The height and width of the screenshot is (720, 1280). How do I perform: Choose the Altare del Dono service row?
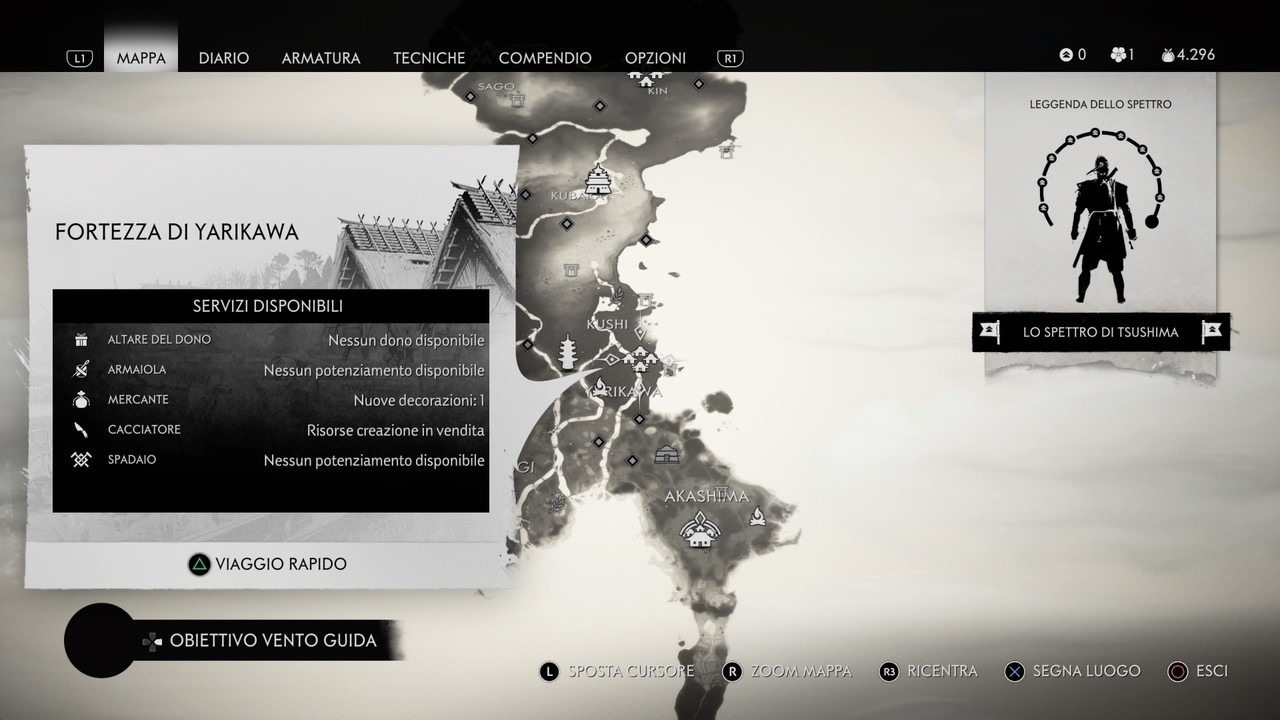tap(271, 340)
